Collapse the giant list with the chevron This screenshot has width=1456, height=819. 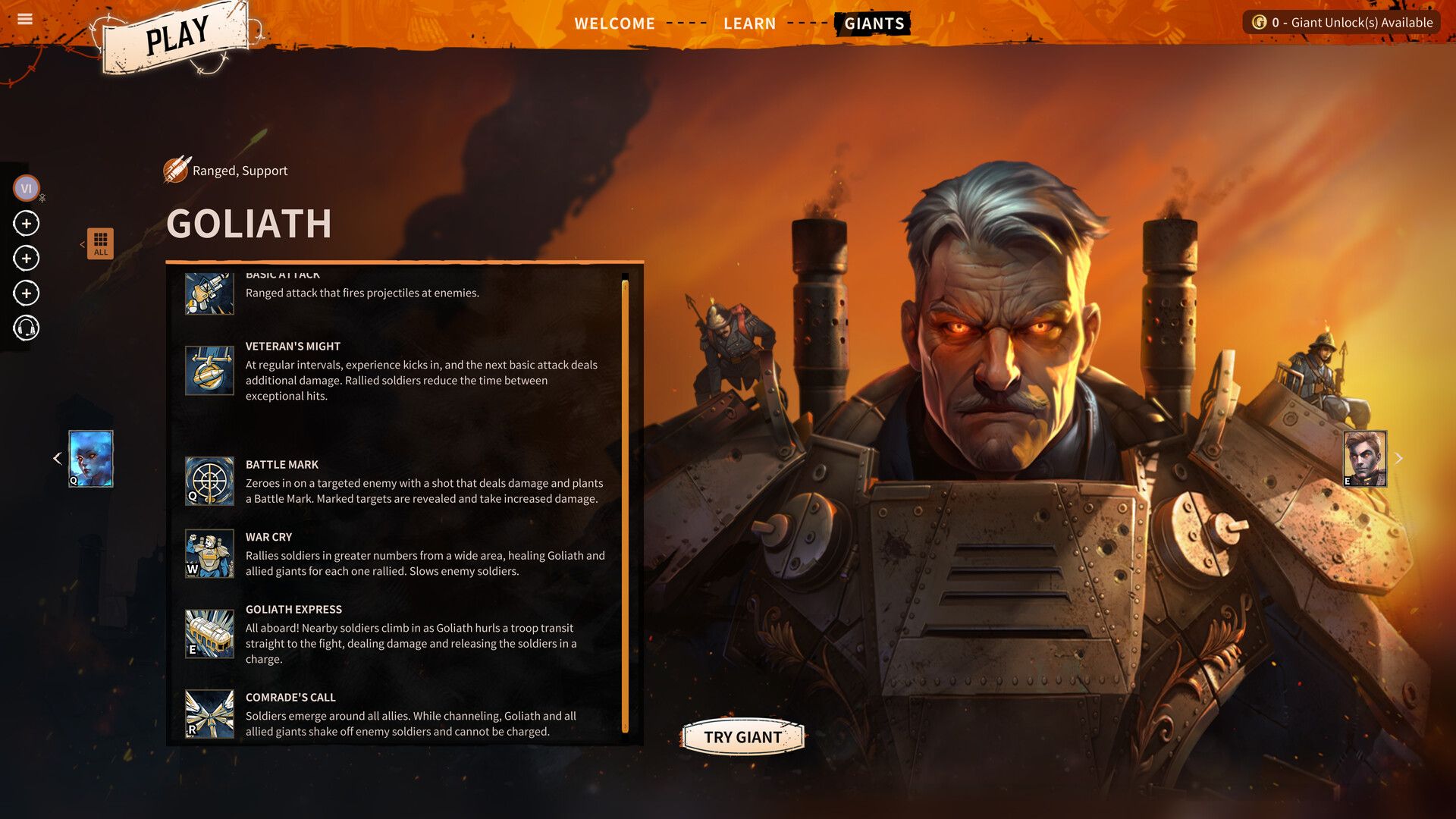point(83,243)
